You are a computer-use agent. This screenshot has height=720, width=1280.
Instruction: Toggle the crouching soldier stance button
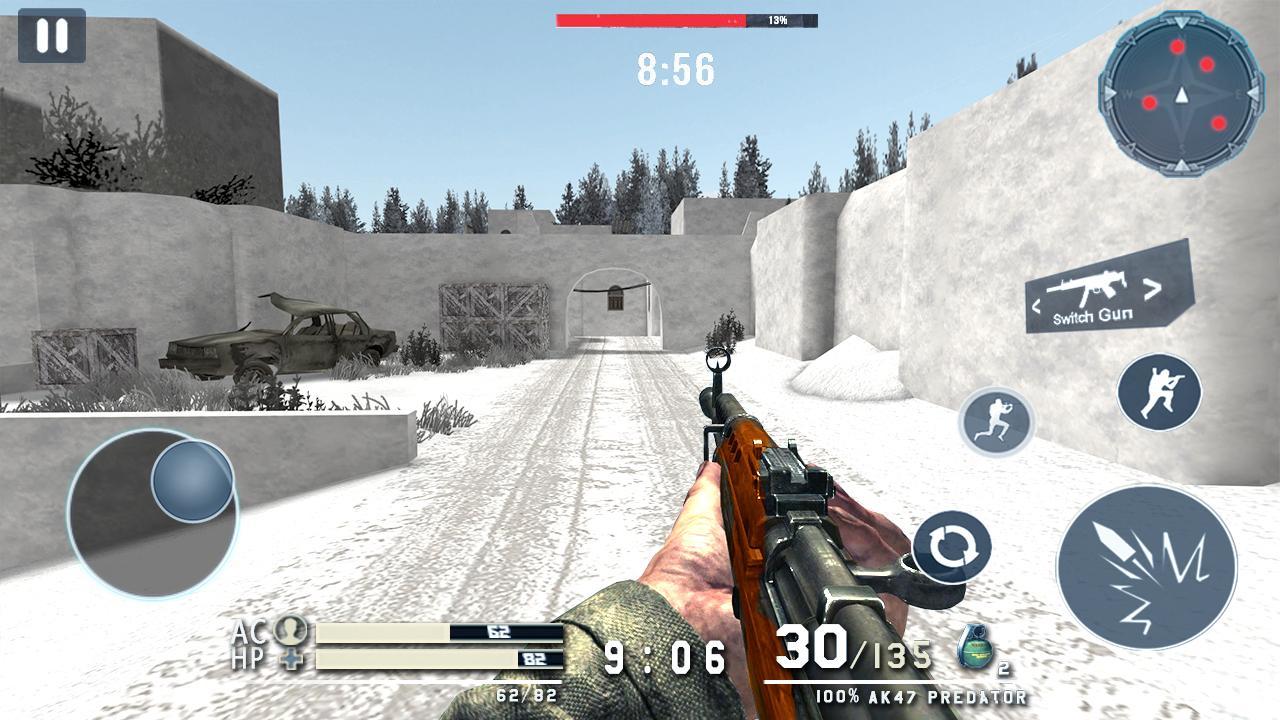1159,391
